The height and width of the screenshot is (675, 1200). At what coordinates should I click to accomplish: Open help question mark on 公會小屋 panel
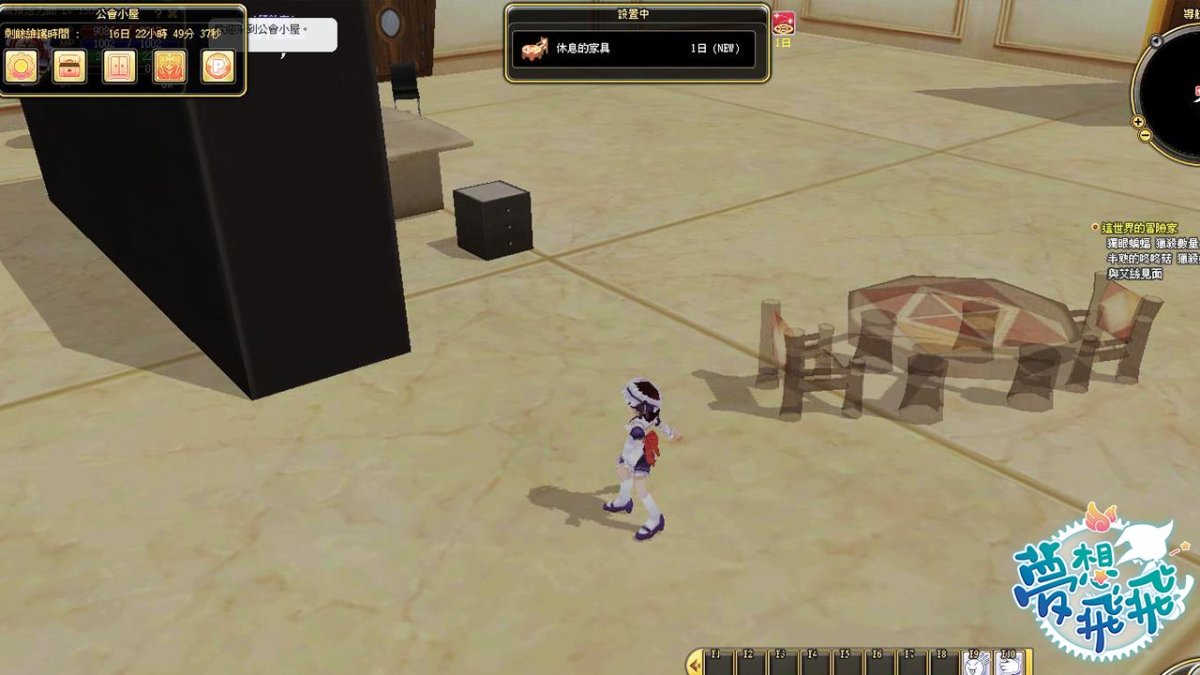tap(157, 14)
